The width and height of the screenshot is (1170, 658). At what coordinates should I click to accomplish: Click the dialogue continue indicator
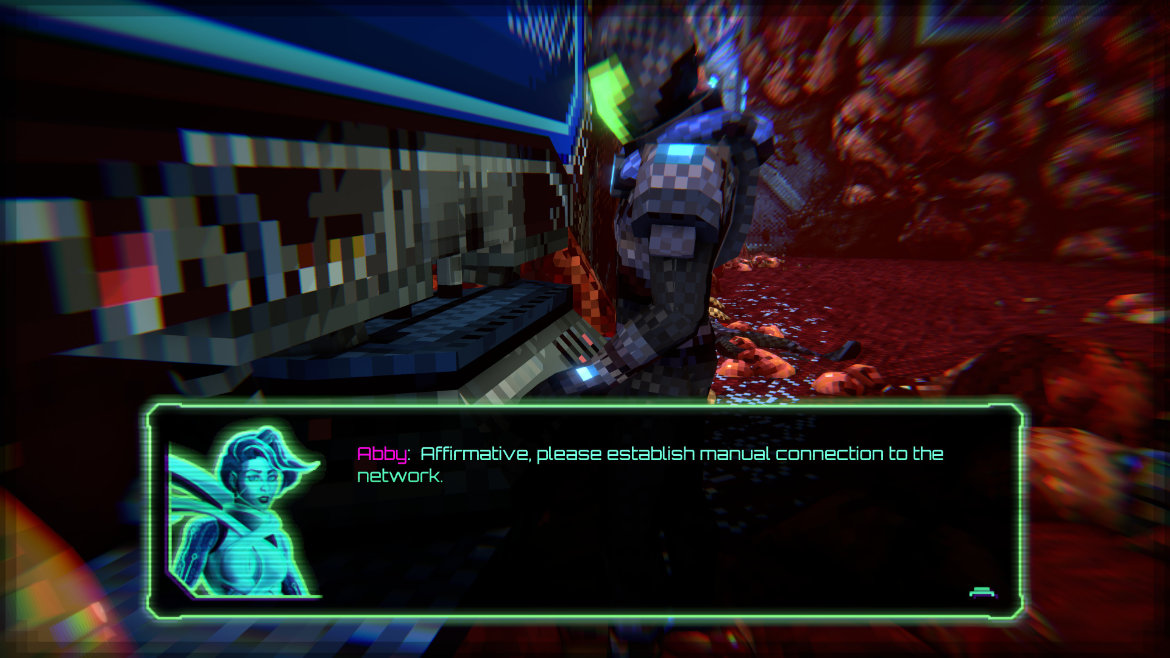coord(982,592)
